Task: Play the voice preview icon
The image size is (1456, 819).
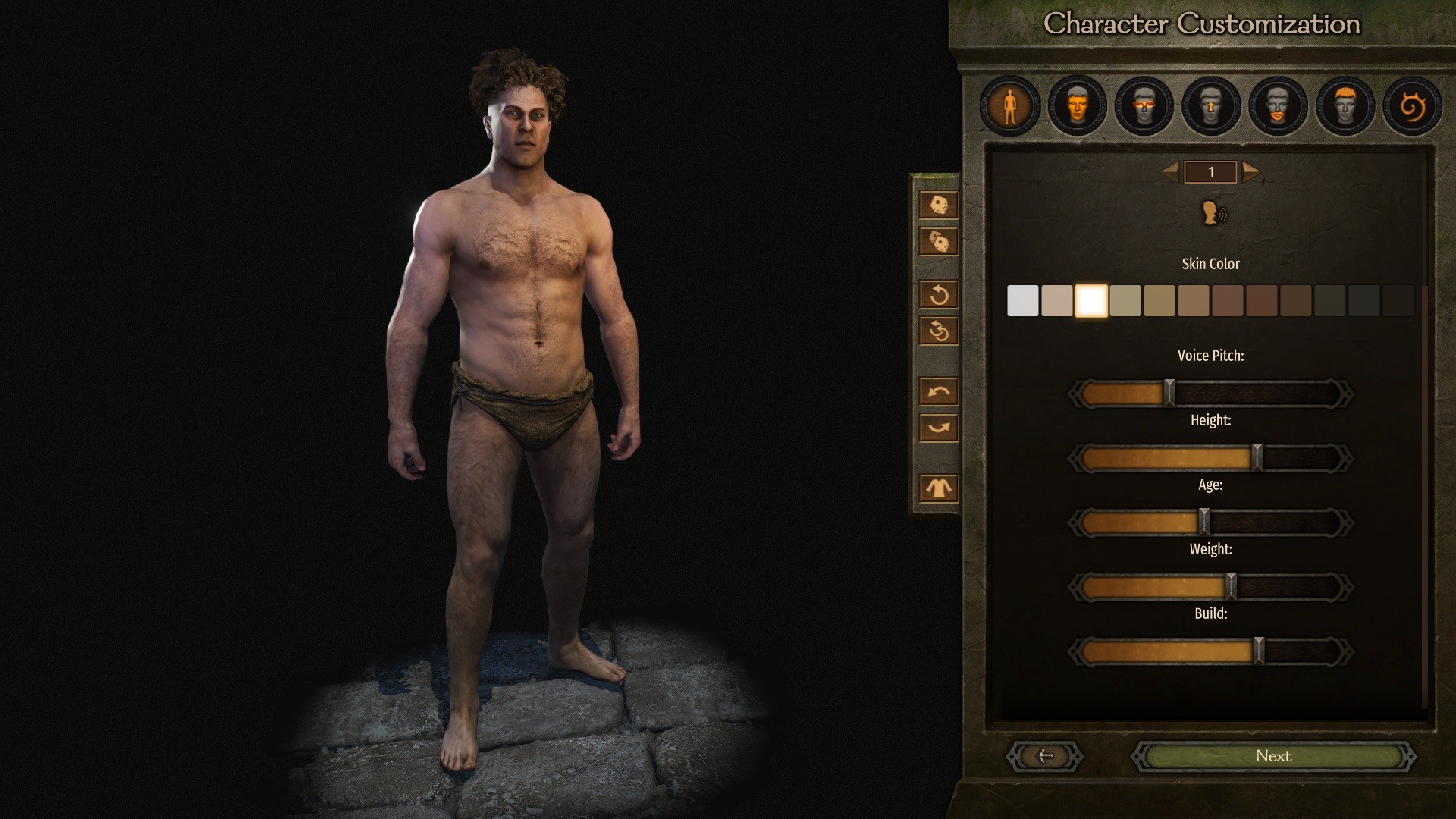Action: click(x=1213, y=214)
